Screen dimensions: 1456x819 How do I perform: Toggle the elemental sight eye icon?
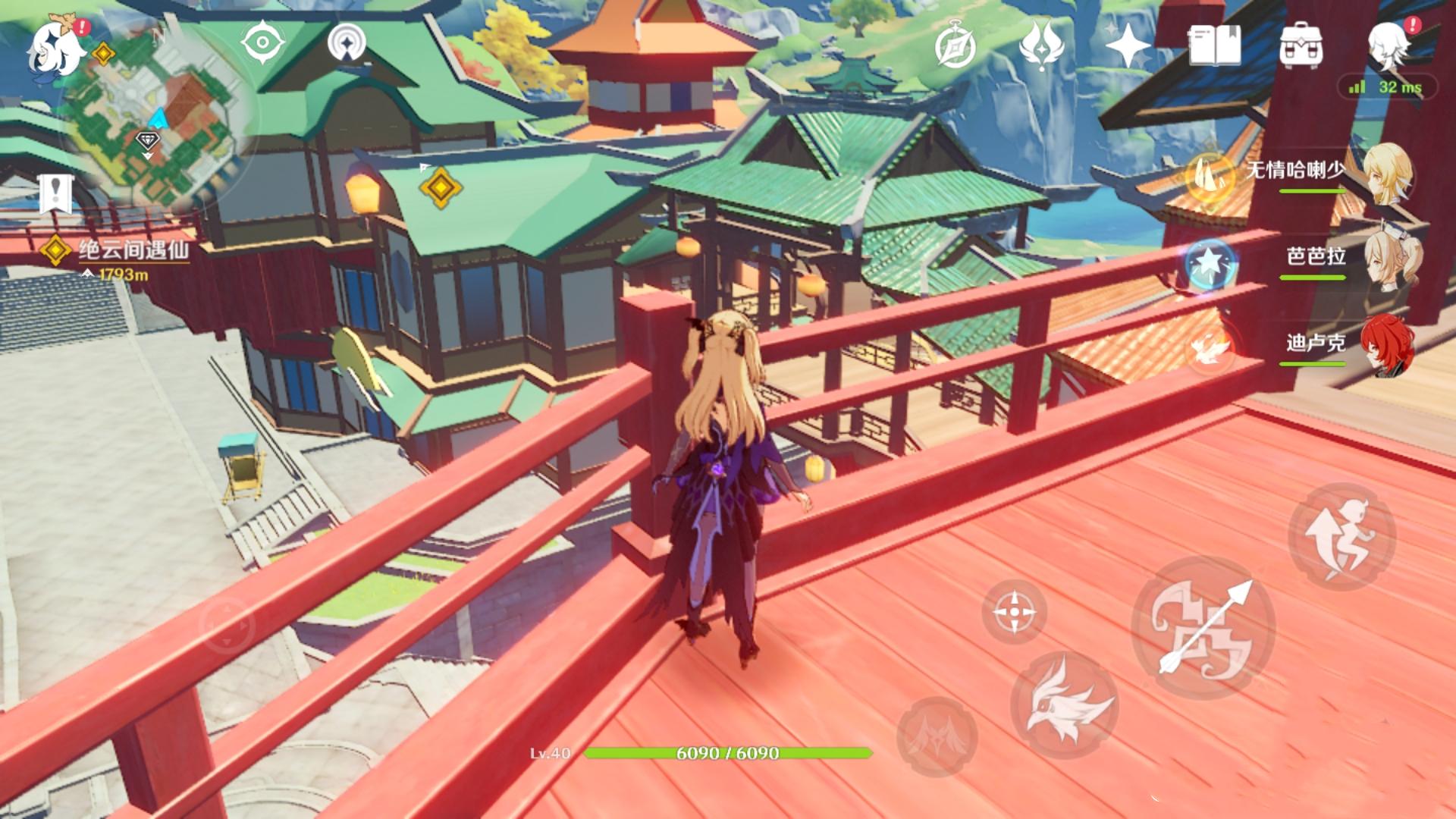261,42
